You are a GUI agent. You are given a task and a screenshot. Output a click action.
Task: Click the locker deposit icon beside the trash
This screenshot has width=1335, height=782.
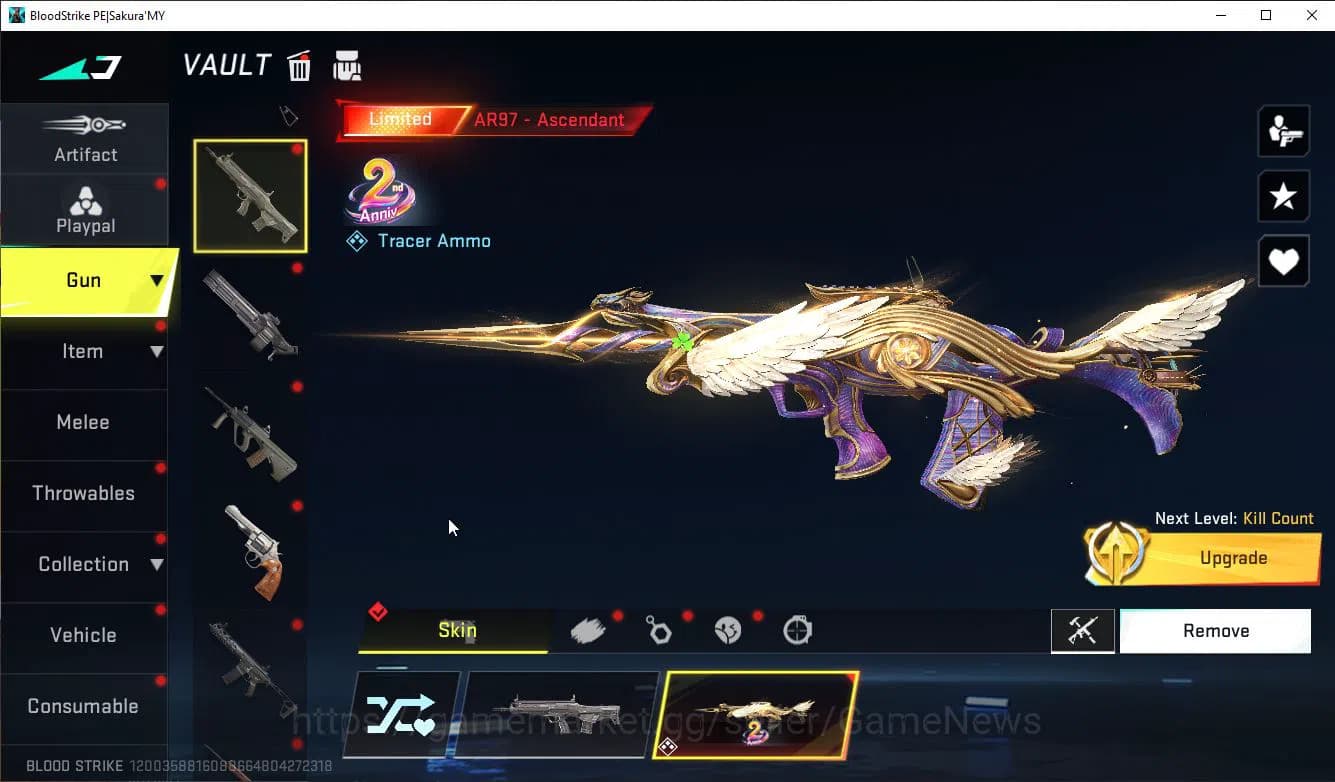tap(347, 65)
